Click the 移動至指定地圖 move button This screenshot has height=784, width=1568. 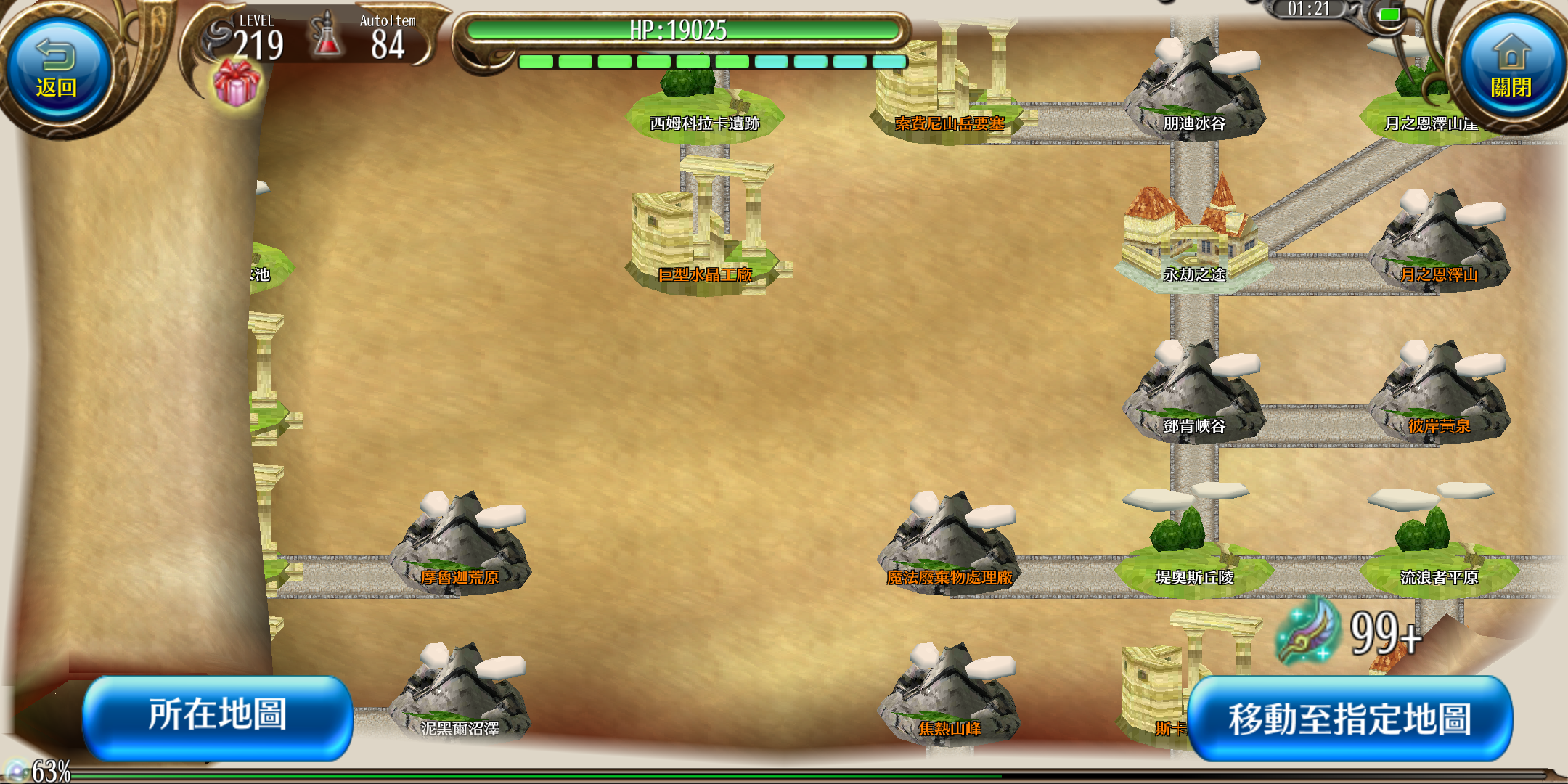click(1349, 719)
